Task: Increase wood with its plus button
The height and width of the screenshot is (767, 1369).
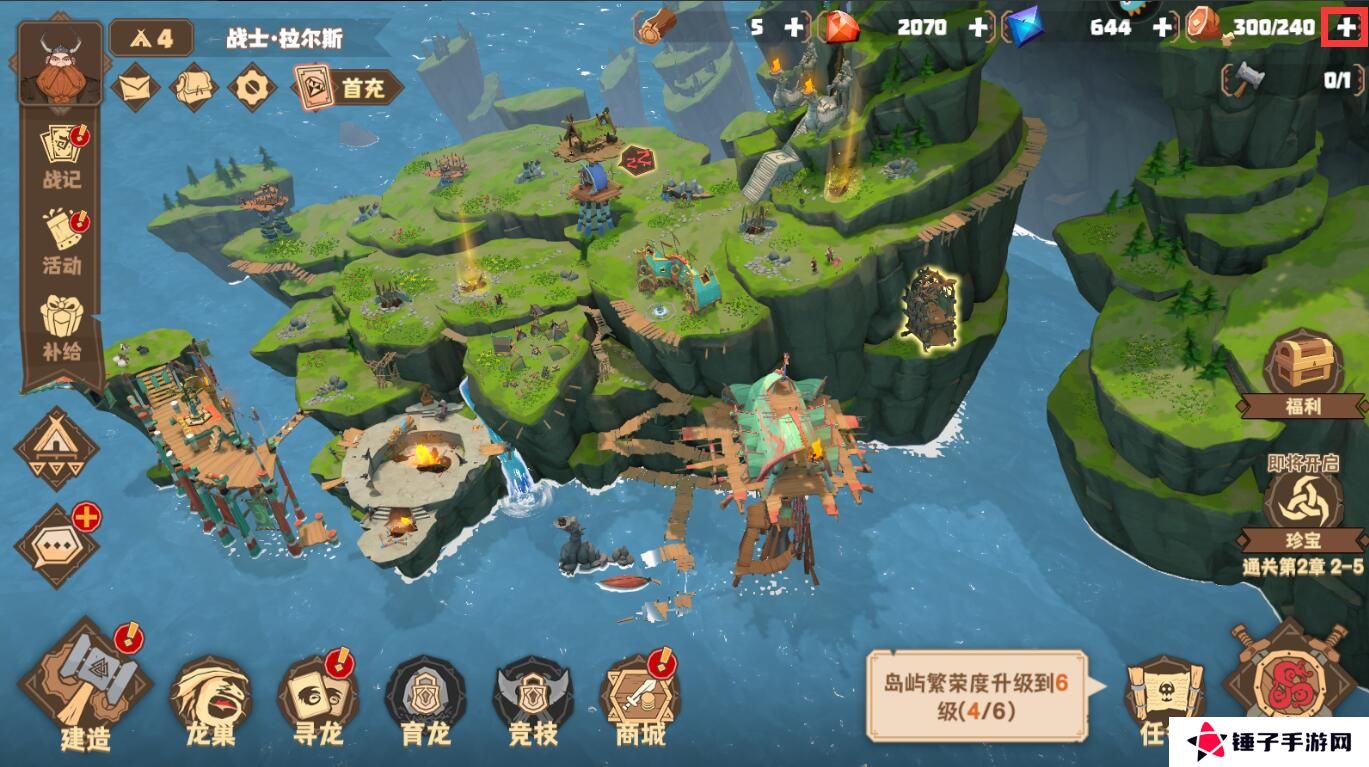Action: 791,28
